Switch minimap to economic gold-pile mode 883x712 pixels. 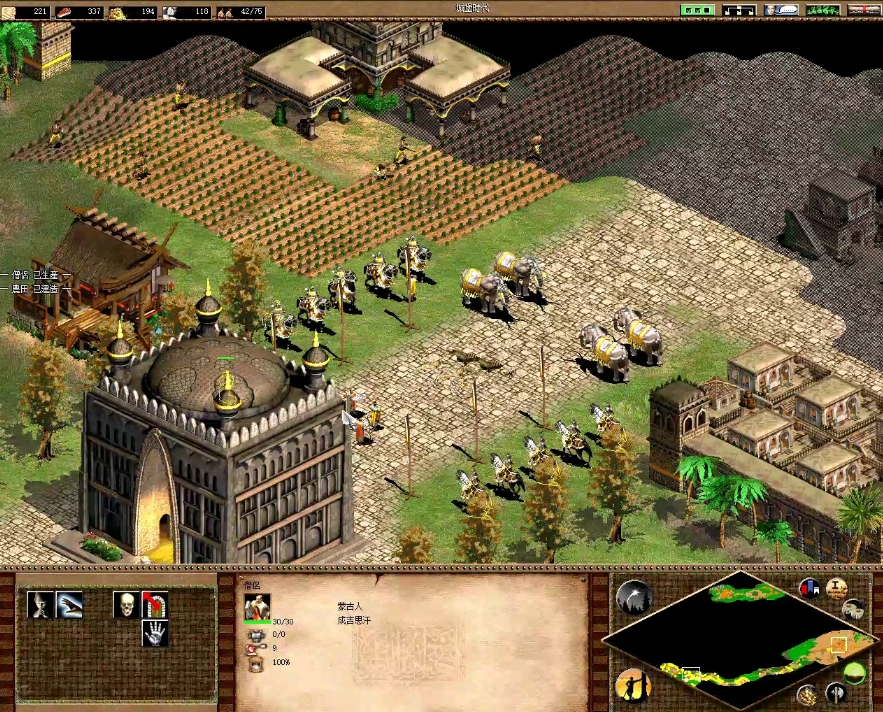pyautogui.click(x=808, y=694)
